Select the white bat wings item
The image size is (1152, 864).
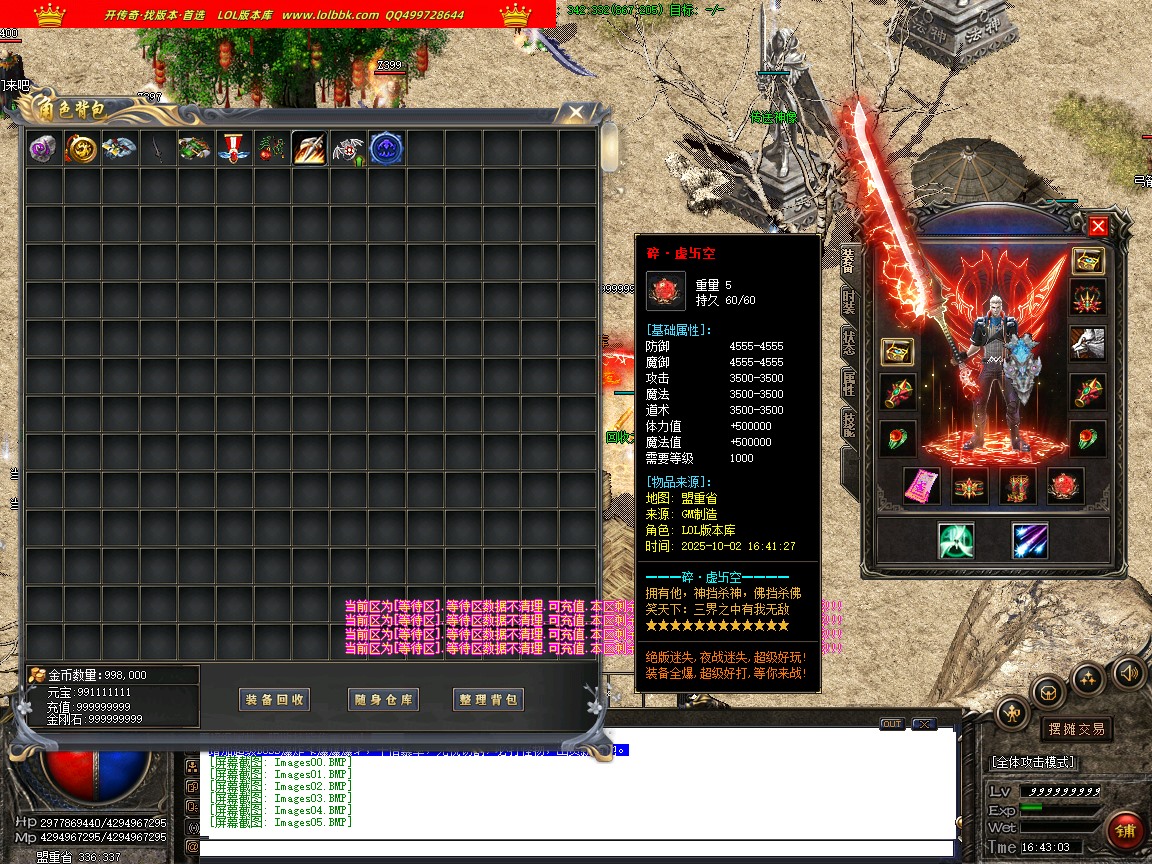click(347, 149)
